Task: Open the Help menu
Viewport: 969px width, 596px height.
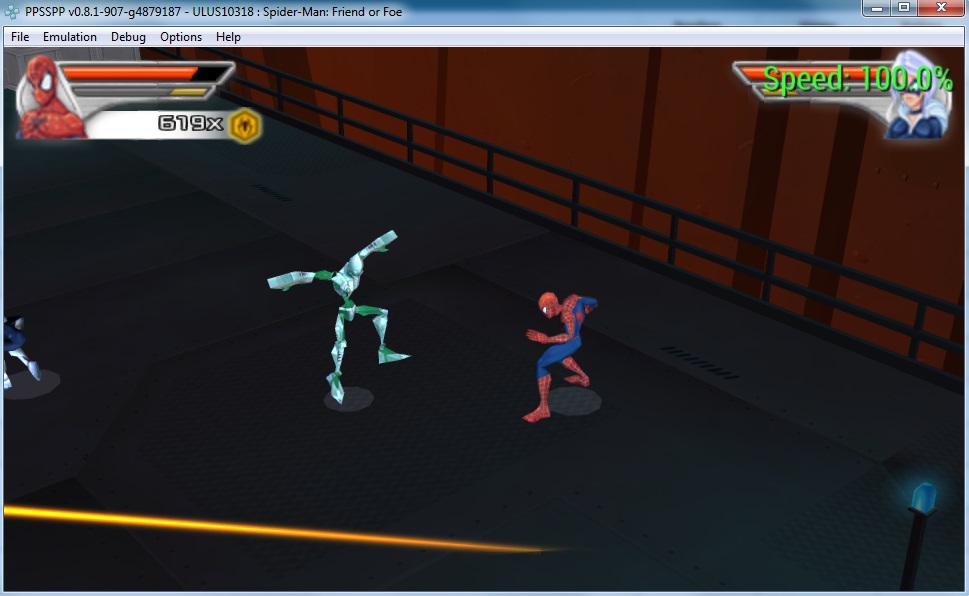Action: coord(228,37)
